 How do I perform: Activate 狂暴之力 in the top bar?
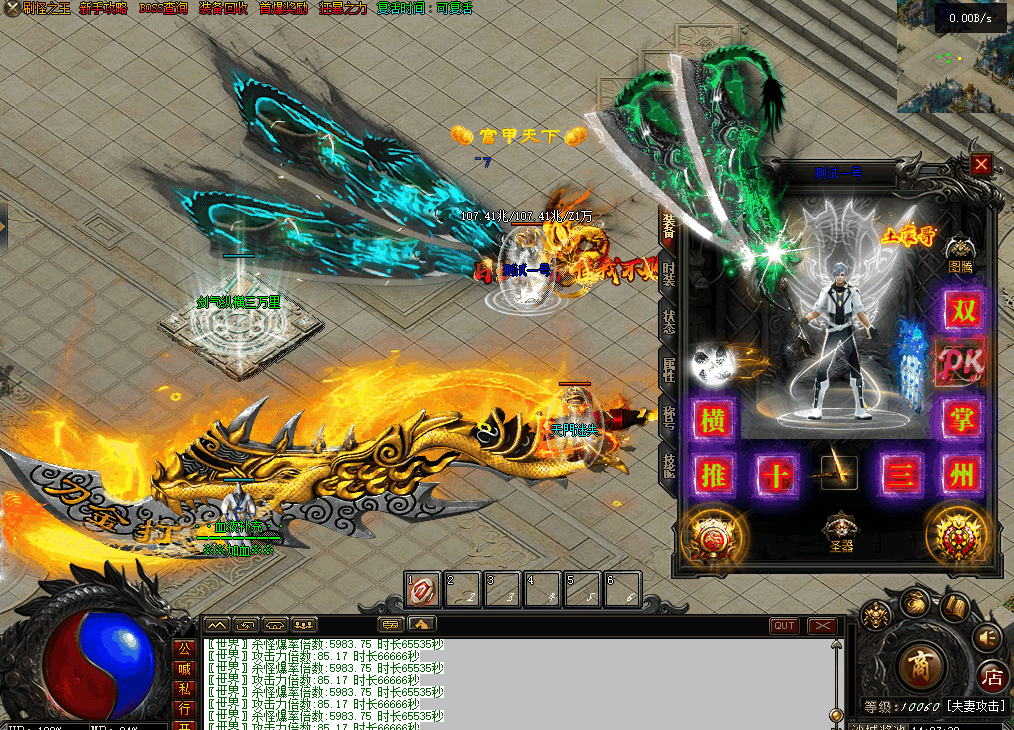(342, 8)
